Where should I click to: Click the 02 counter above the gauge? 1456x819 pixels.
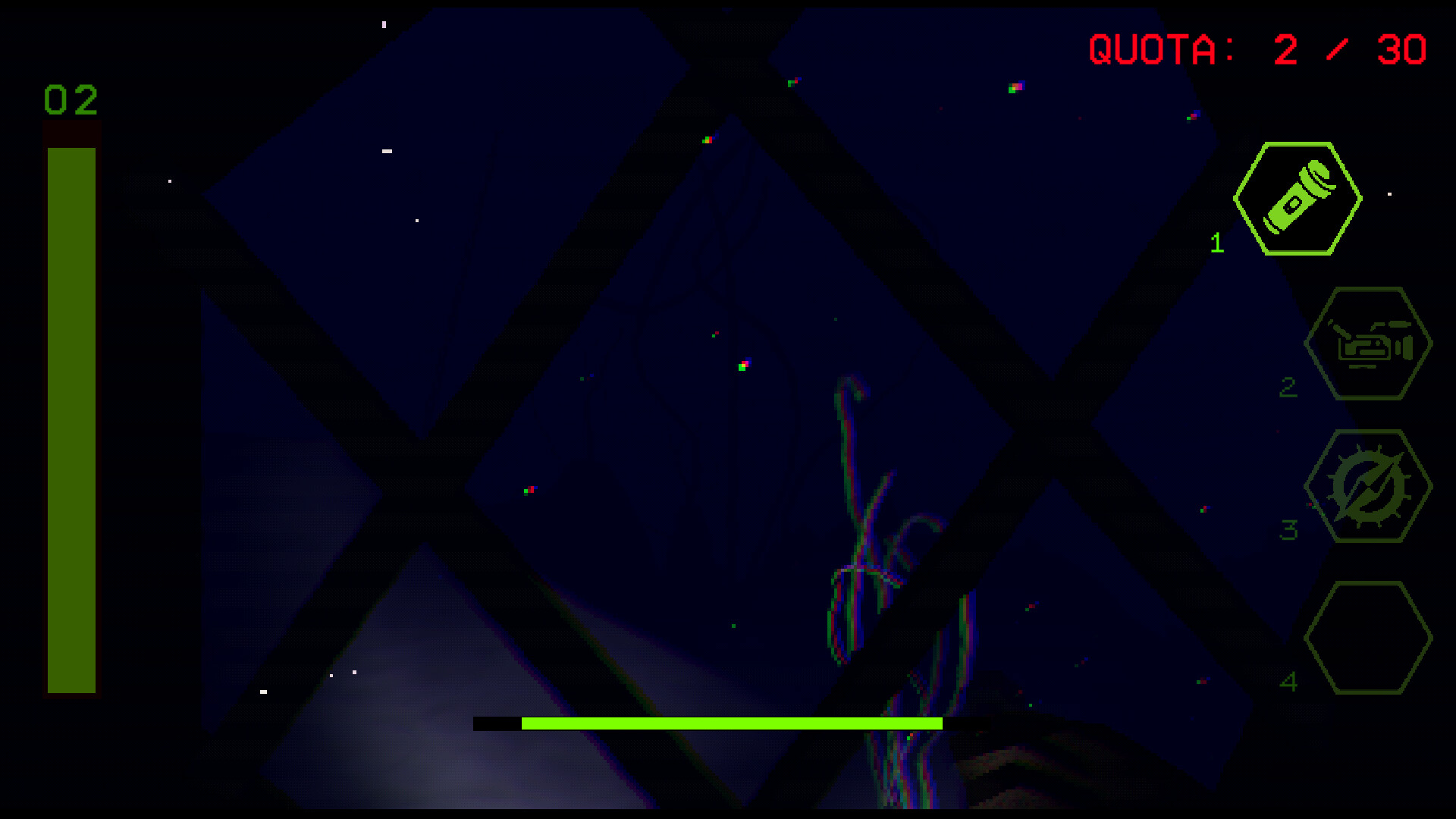[x=71, y=99]
